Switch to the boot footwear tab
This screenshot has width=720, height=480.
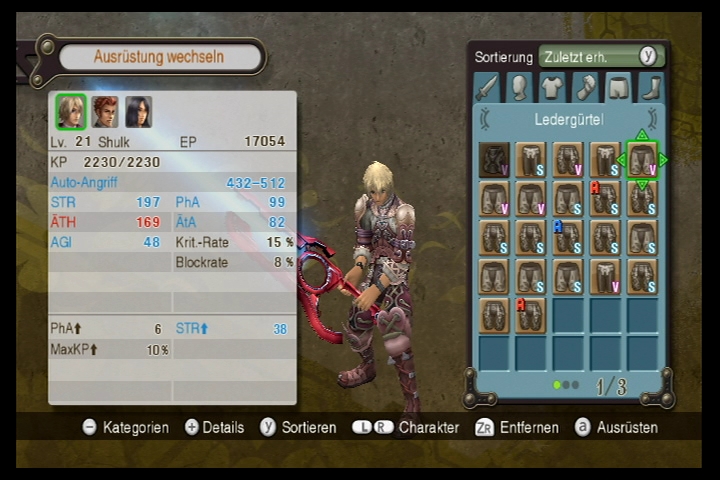coord(650,88)
